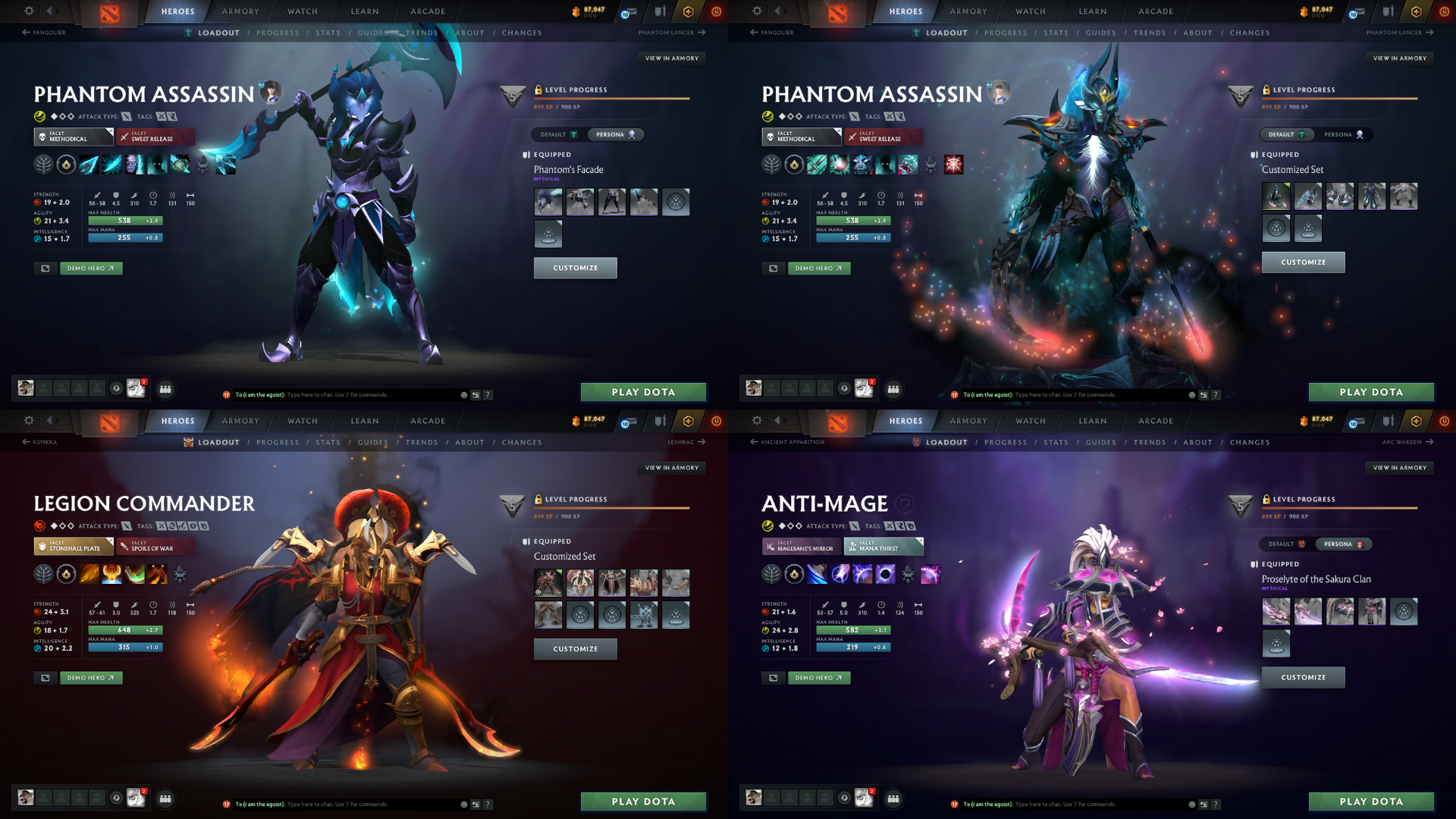1456x819 pixels.
Task: Open DEMO HERO for Phantom Assassin
Action: [91, 268]
